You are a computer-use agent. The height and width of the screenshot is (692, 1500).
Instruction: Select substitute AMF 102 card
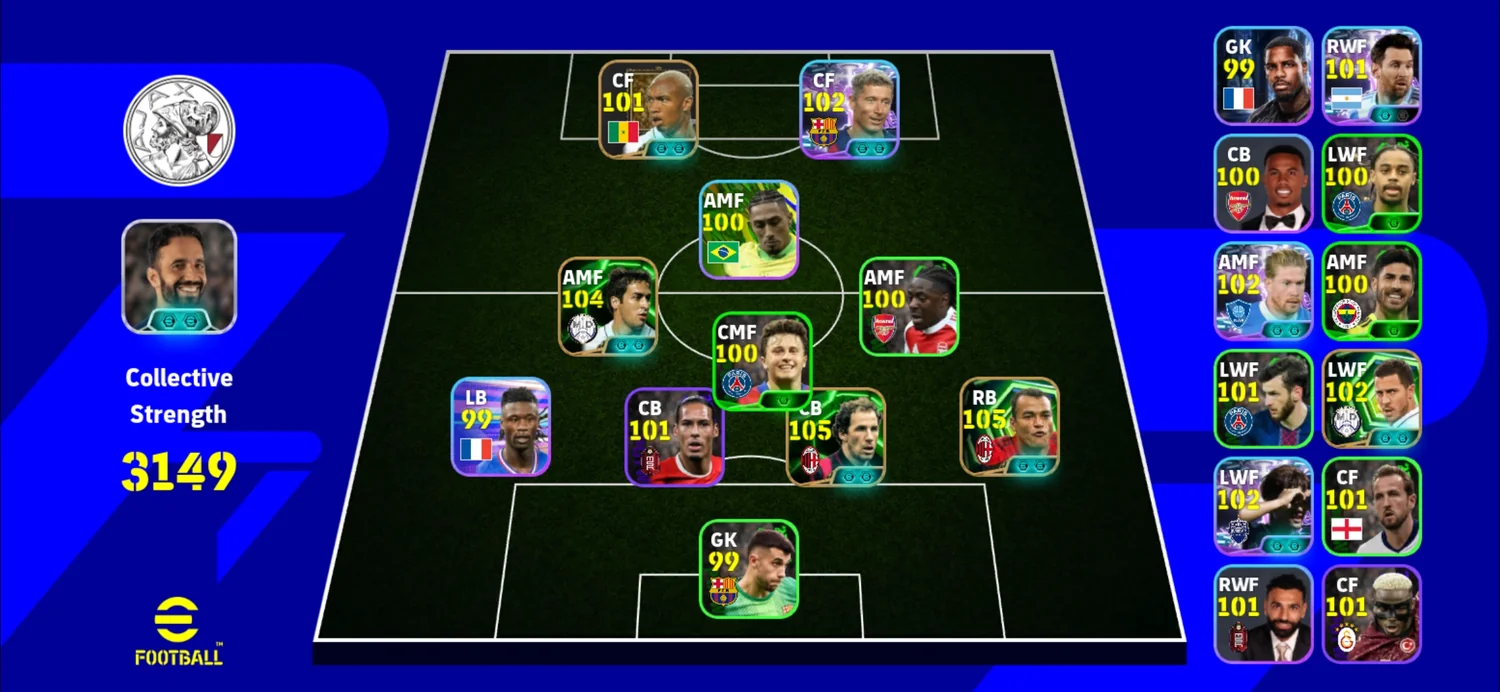pos(1263,290)
